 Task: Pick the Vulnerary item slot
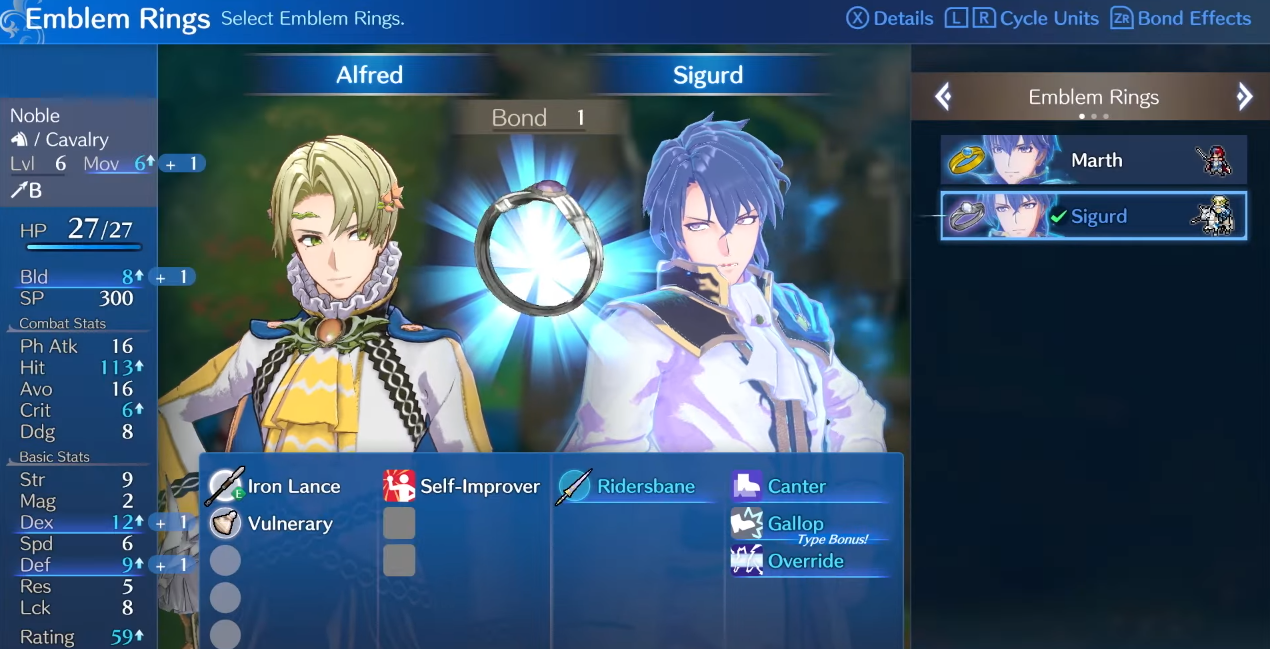[x=271, y=524]
